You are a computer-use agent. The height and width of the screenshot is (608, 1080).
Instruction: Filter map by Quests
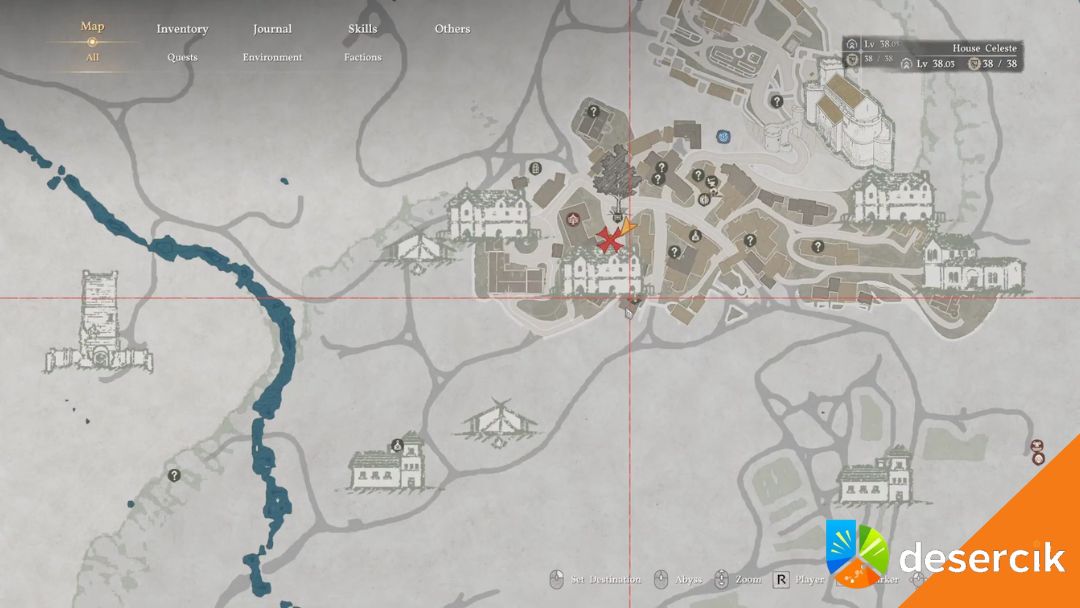tap(182, 57)
